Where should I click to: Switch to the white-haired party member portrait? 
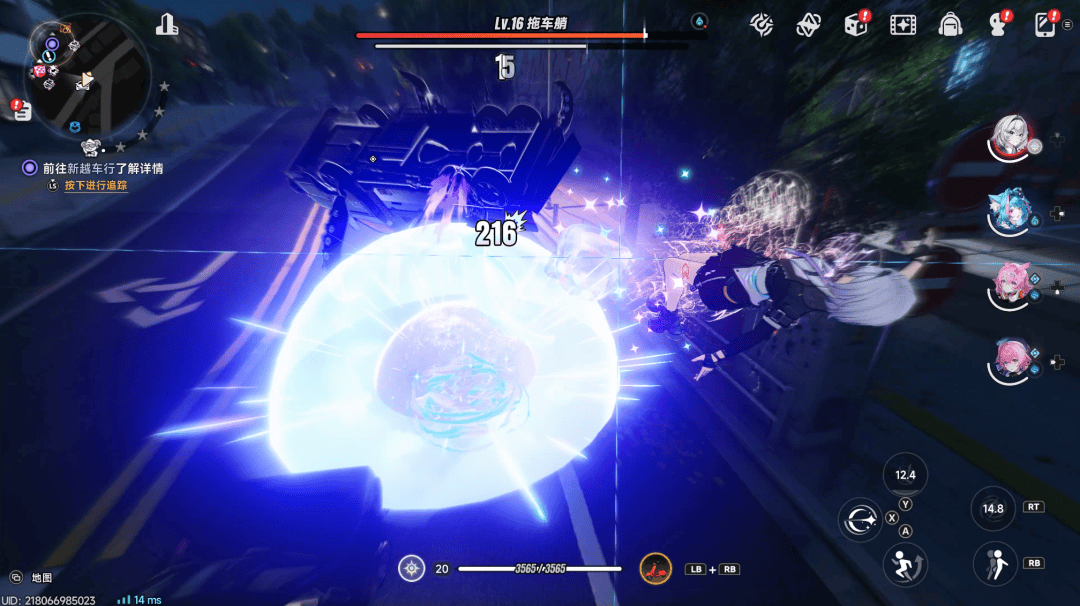point(1012,137)
